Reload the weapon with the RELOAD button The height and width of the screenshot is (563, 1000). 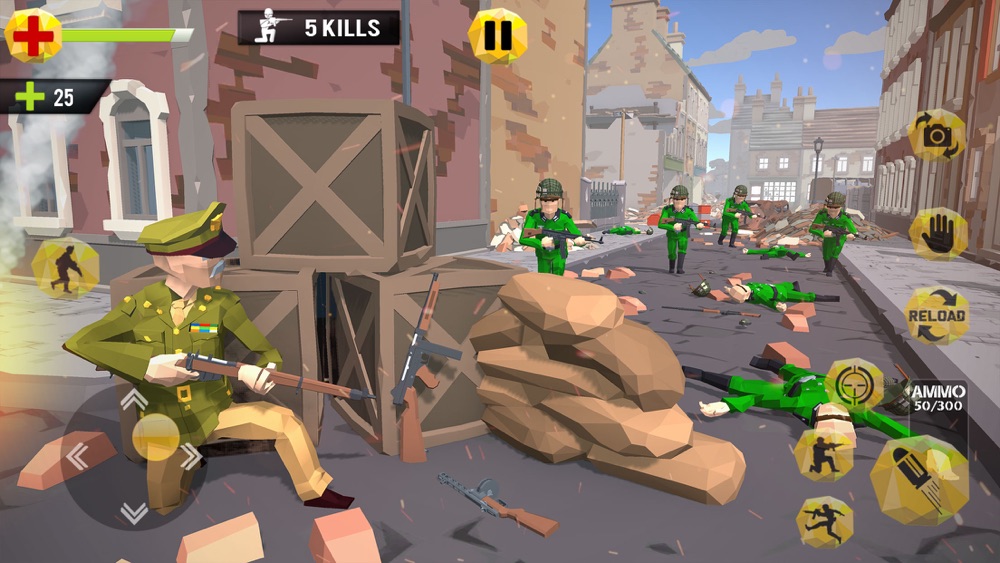coord(937,317)
